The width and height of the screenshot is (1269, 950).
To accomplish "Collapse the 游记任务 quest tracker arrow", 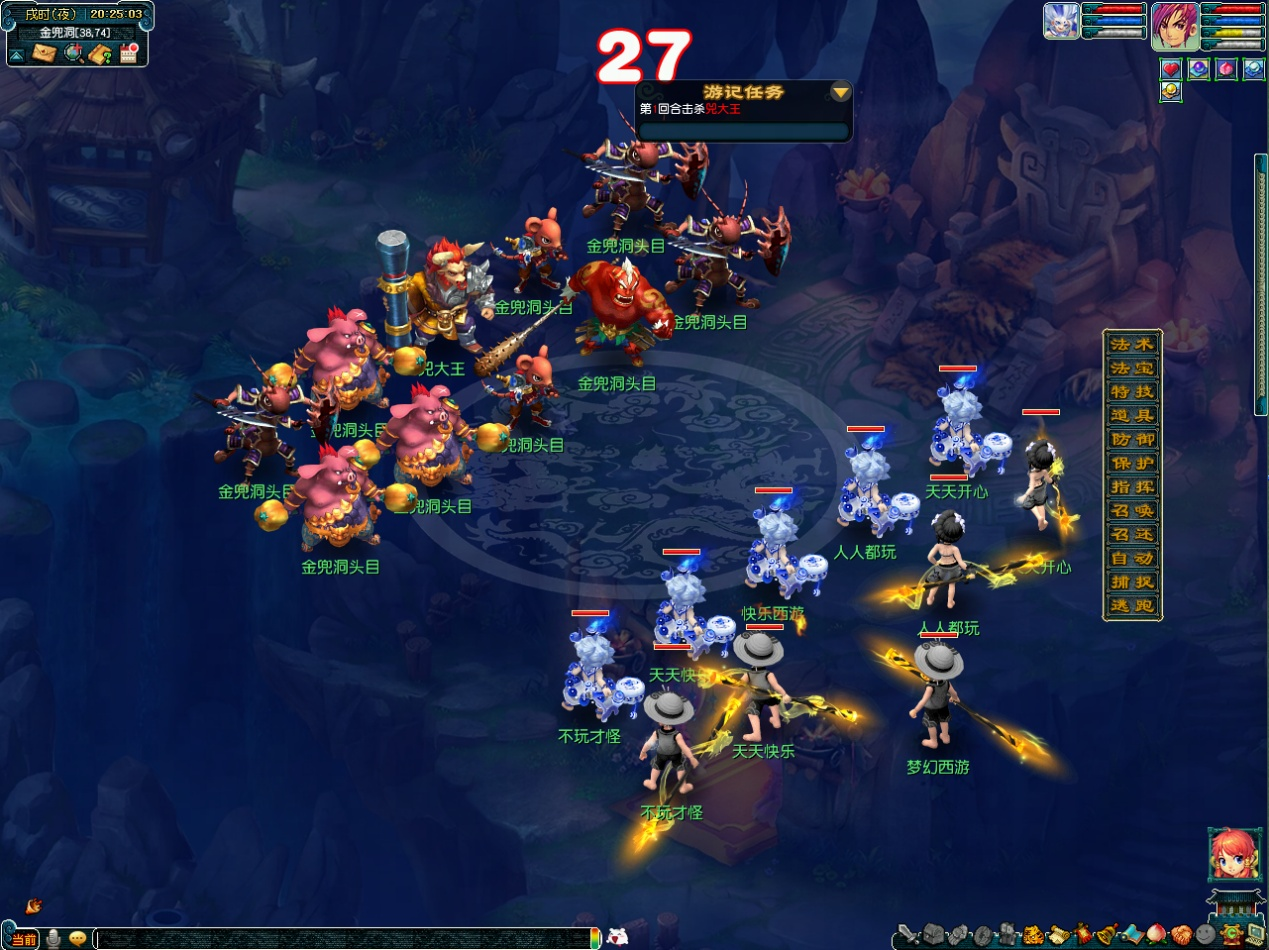I will (x=841, y=92).
